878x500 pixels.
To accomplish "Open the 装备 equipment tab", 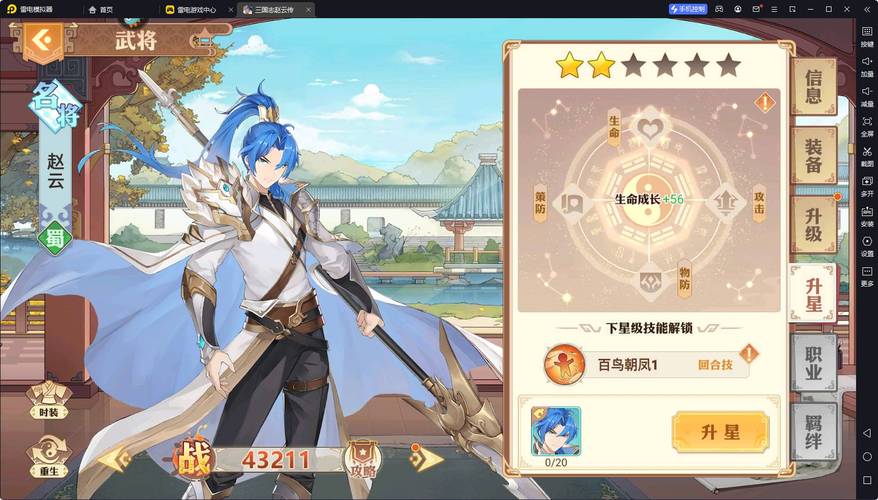I will [813, 155].
